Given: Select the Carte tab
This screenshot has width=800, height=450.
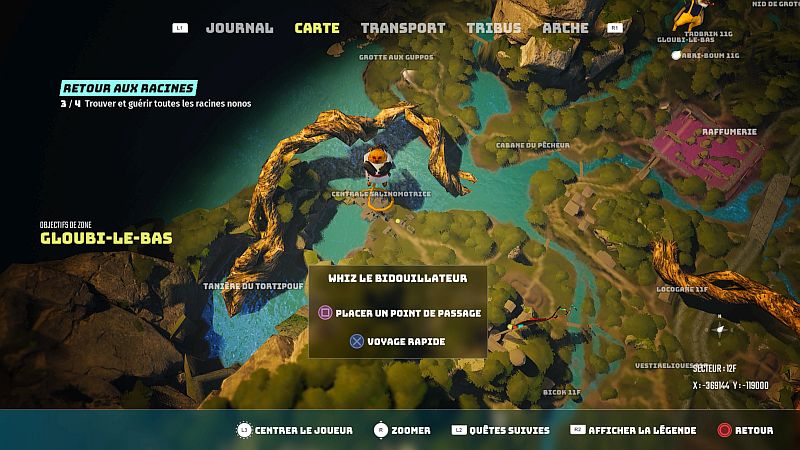Looking at the screenshot, I should [316, 28].
